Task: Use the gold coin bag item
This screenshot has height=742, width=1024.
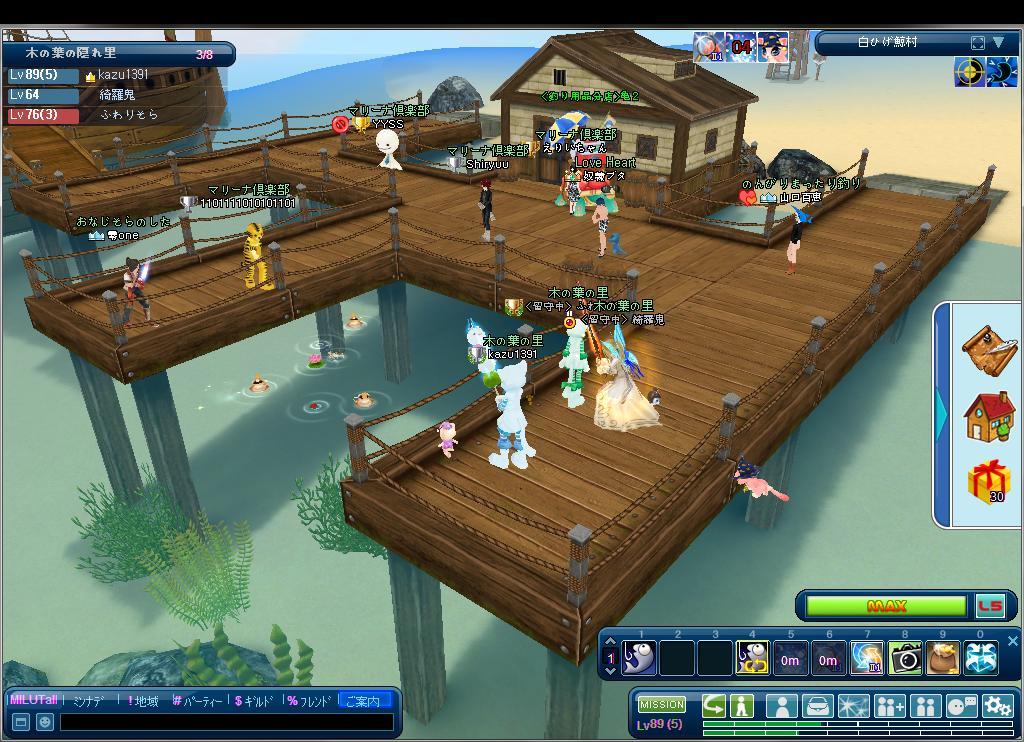Action: (x=942, y=658)
